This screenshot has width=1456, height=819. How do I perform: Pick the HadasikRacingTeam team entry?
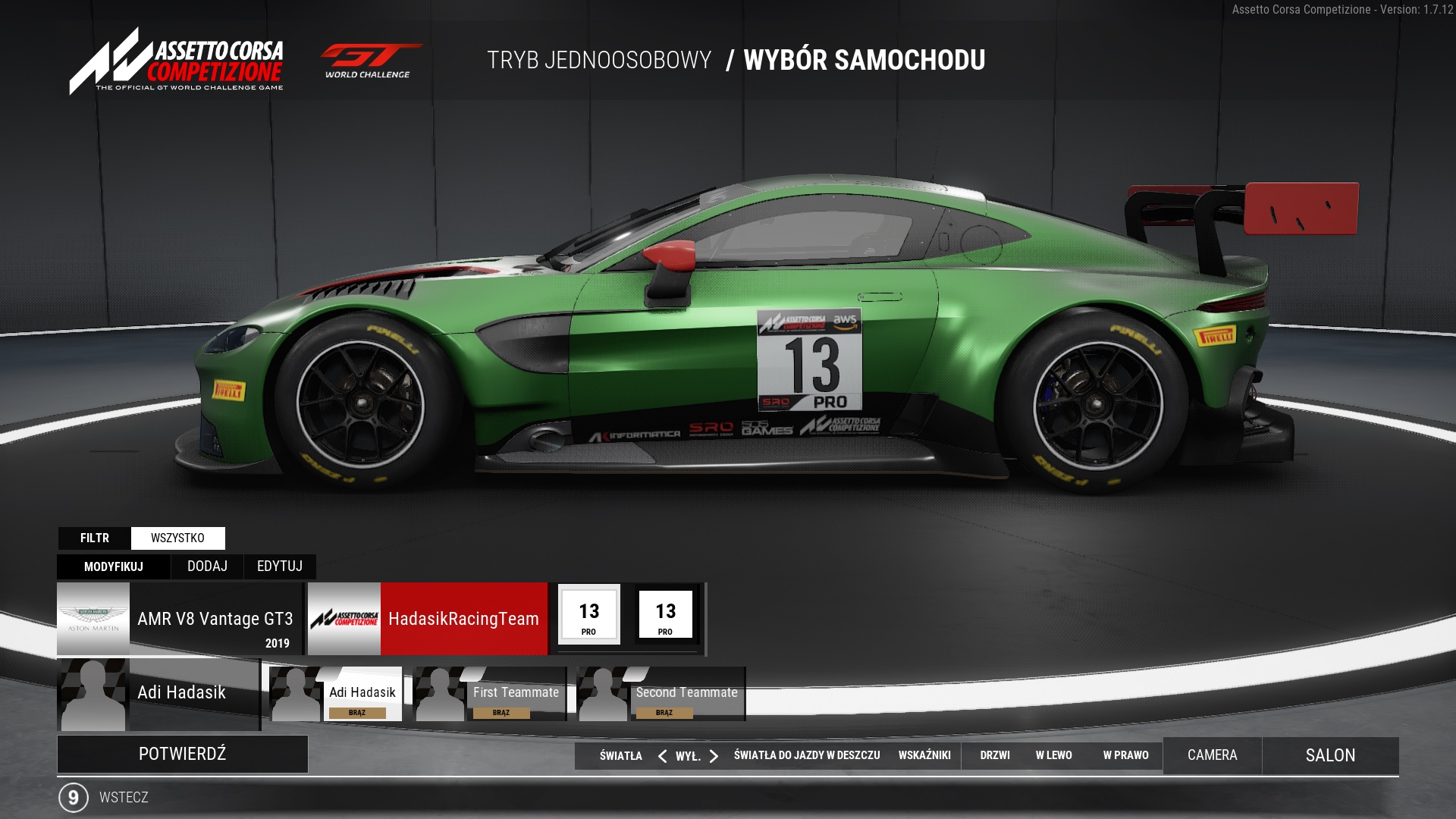tap(428, 619)
